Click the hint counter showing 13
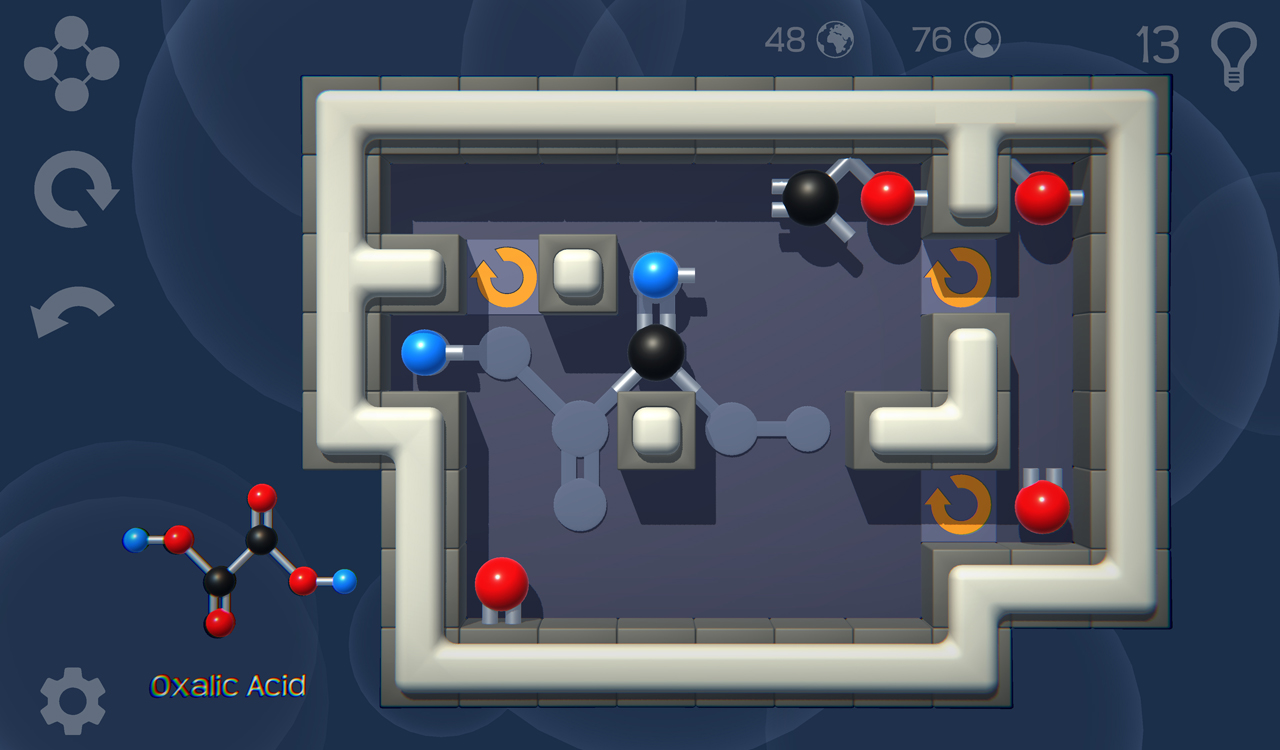The width and height of the screenshot is (1280, 750). (1158, 45)
